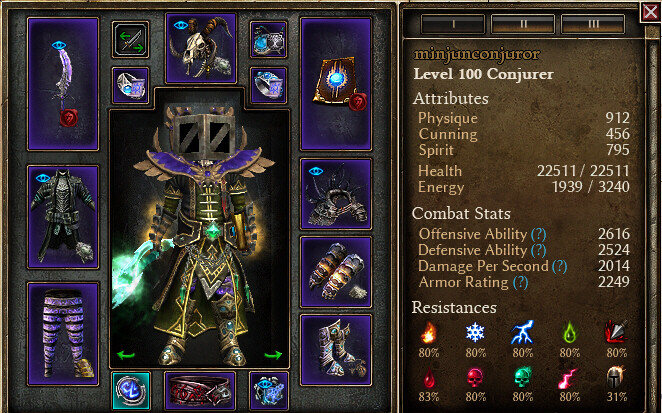Click the Offensive Ability help question mark
This screenshot has width=662, height=413.
click(540, 233)
